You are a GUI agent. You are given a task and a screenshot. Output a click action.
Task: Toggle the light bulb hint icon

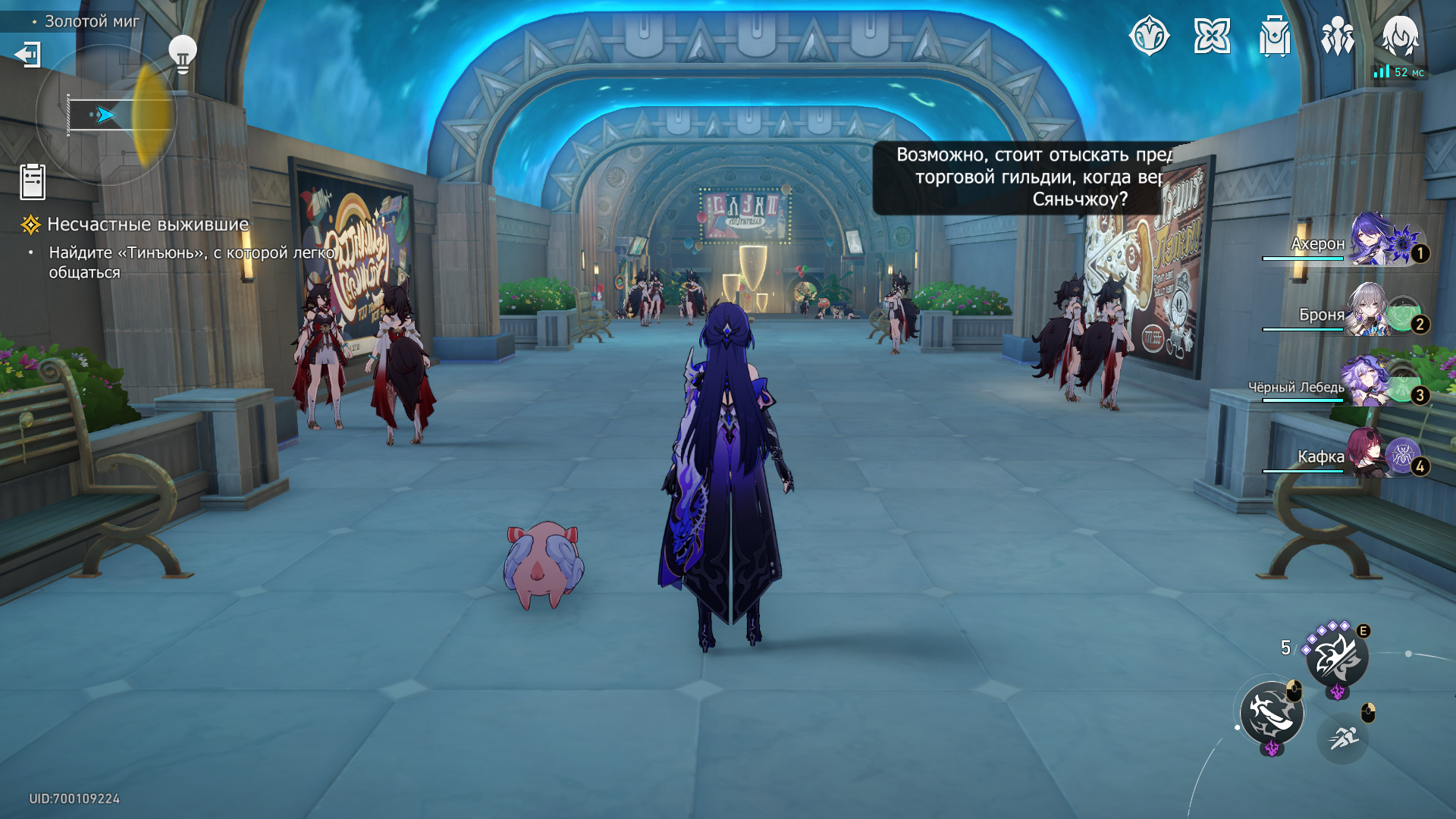(x=182, y=54)
